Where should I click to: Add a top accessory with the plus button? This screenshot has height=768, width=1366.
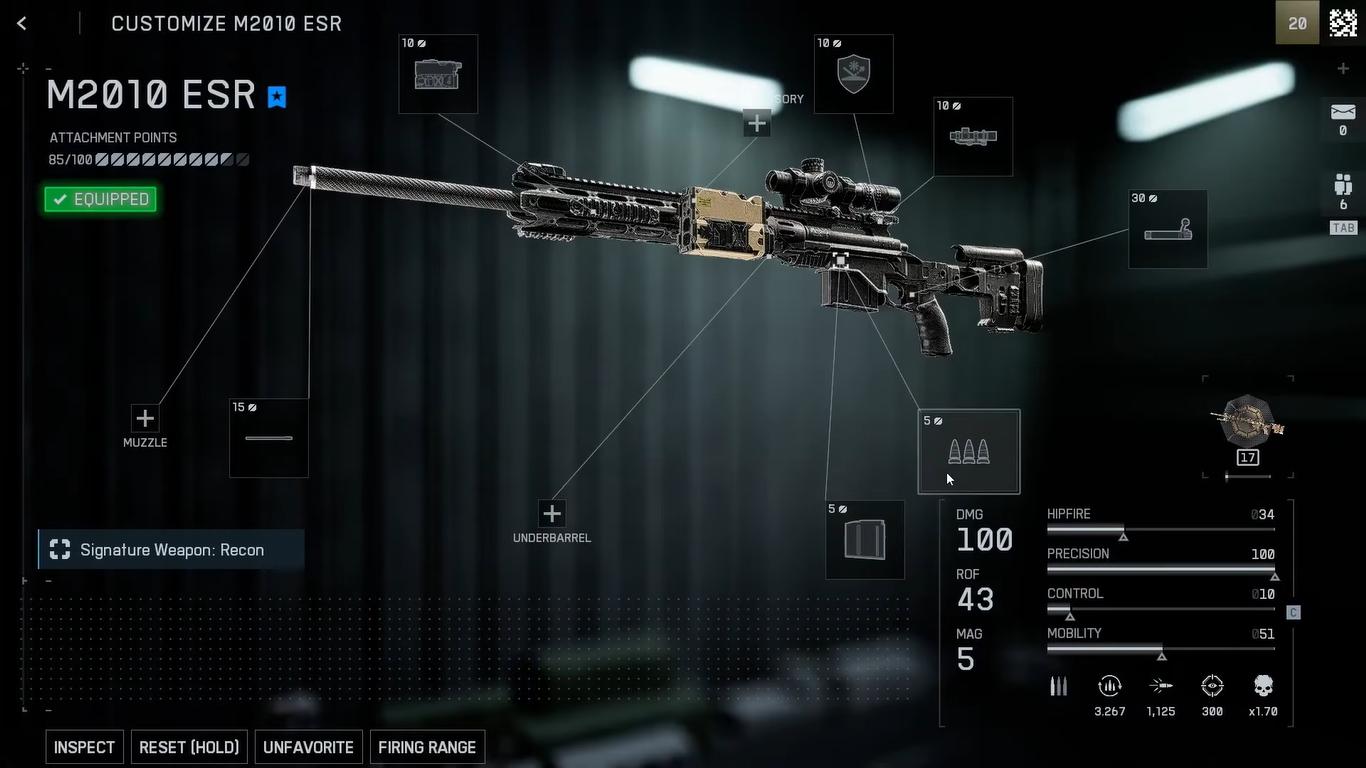757,124
